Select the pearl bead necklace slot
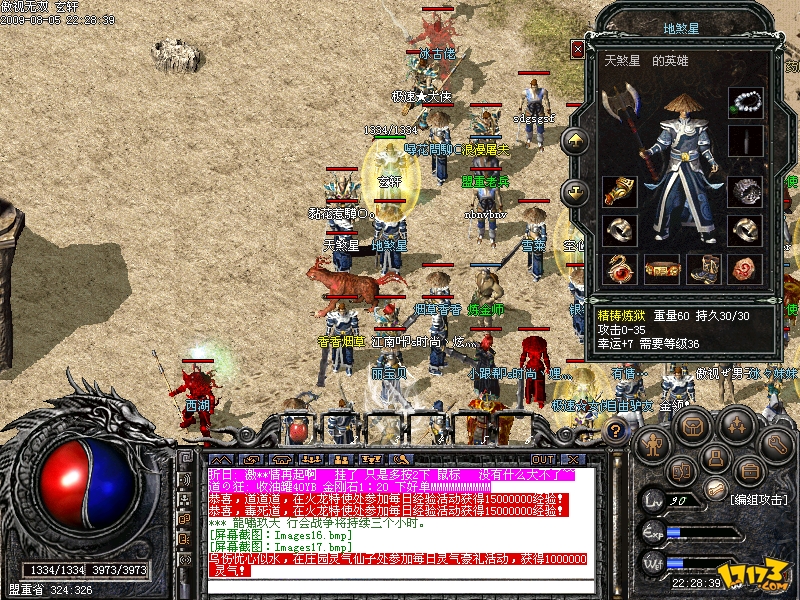Screen dimensions: 800x600 (x=742, y=103)
